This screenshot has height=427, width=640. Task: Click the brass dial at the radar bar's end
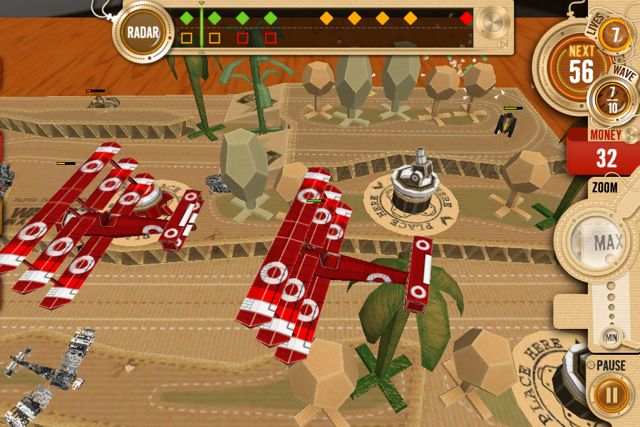pos(495,22)
